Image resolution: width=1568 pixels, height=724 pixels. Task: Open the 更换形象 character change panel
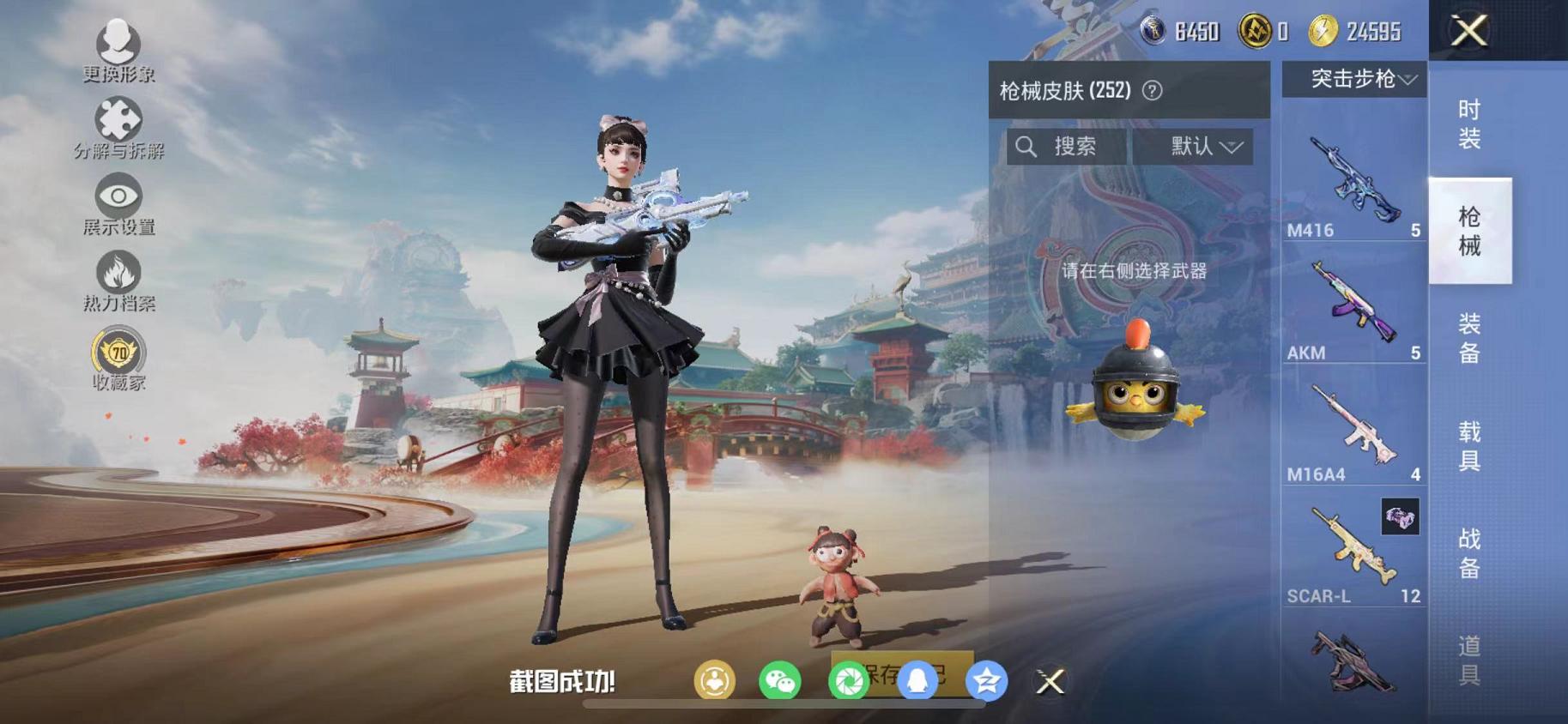[118, 47]
